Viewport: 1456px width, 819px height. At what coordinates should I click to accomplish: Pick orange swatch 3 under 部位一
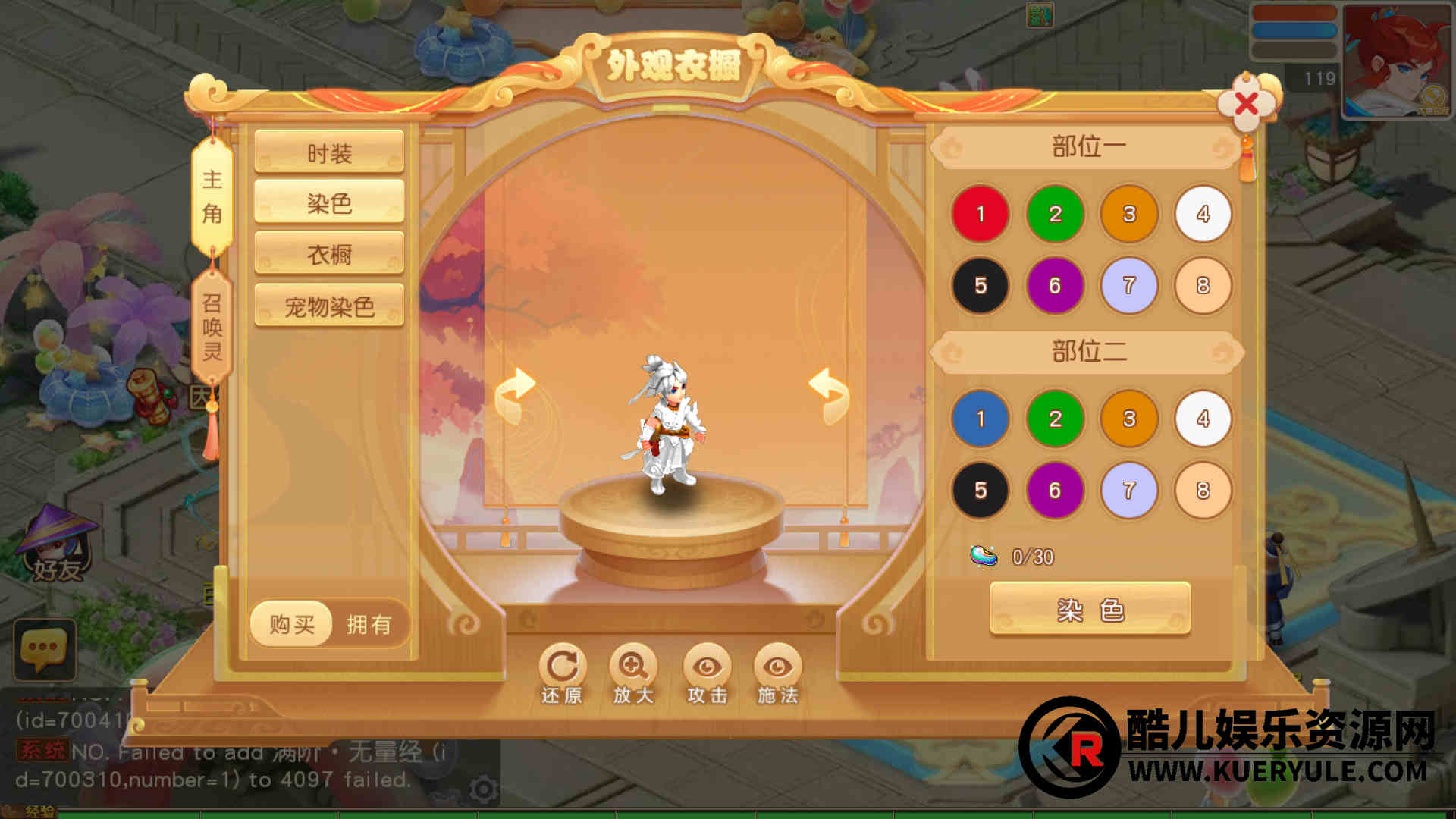tap(1128, 214)
